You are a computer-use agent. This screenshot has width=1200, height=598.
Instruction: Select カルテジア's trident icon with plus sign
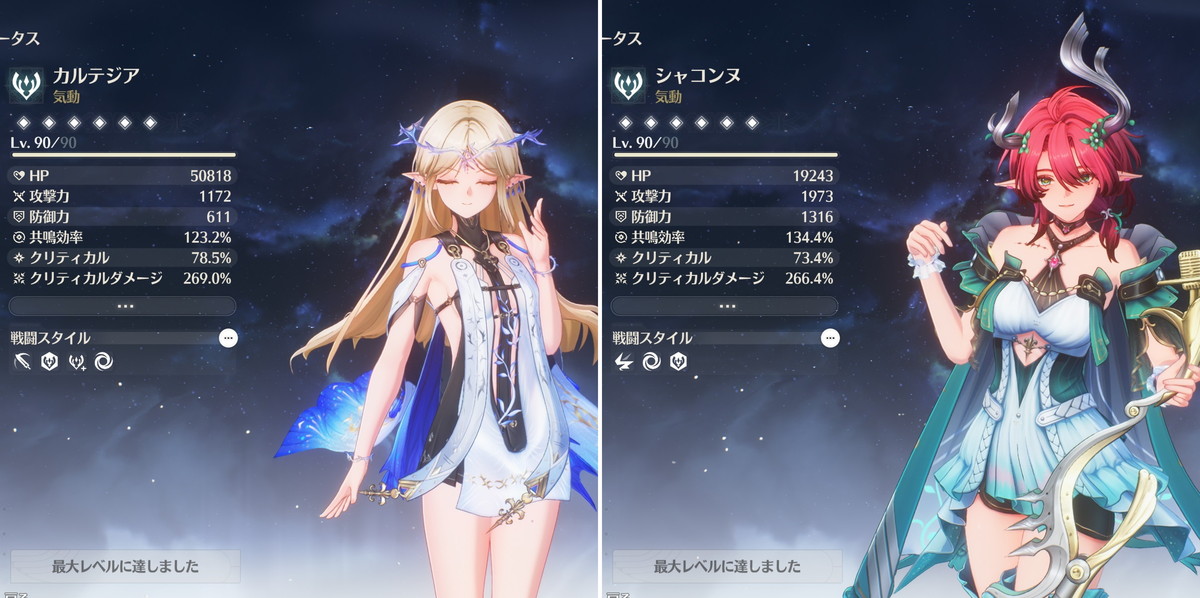click(76, 361)
